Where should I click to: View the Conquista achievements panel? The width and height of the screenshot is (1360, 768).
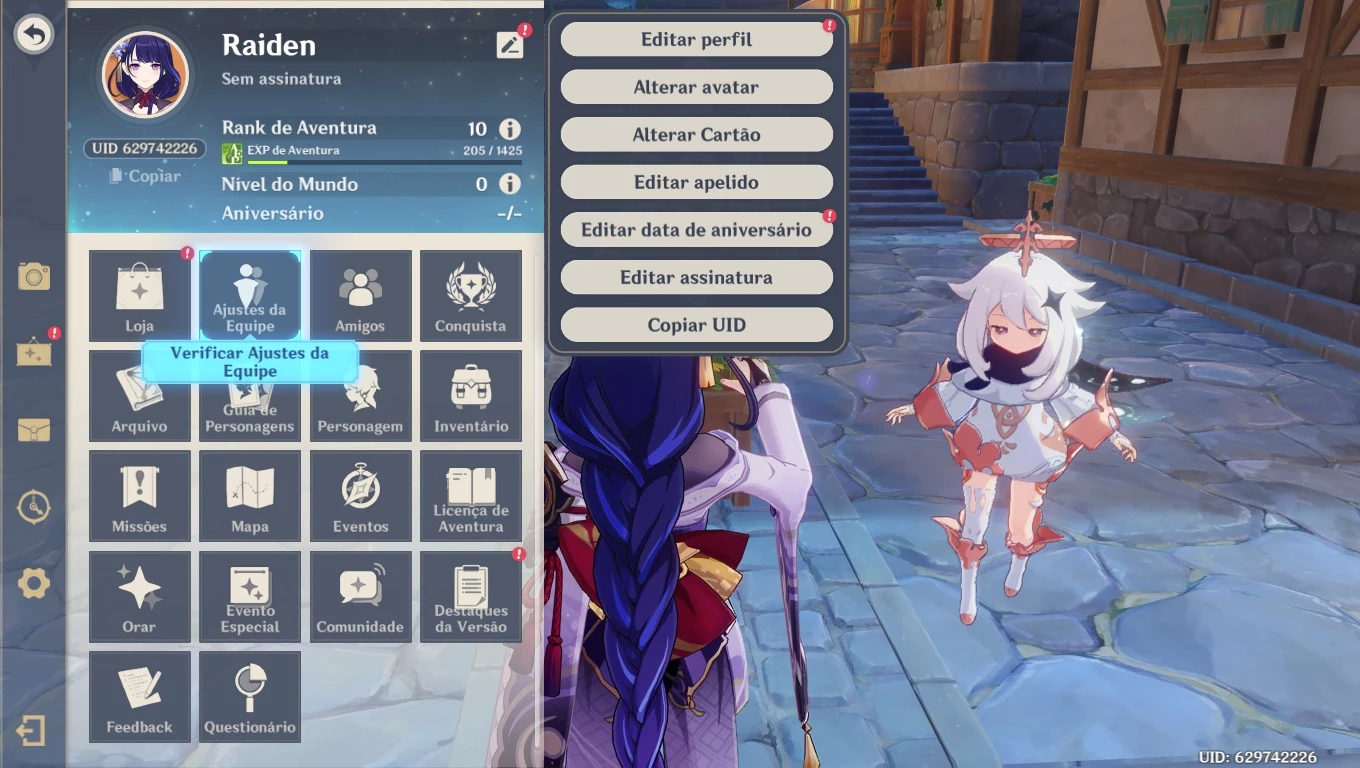point(470,295)
